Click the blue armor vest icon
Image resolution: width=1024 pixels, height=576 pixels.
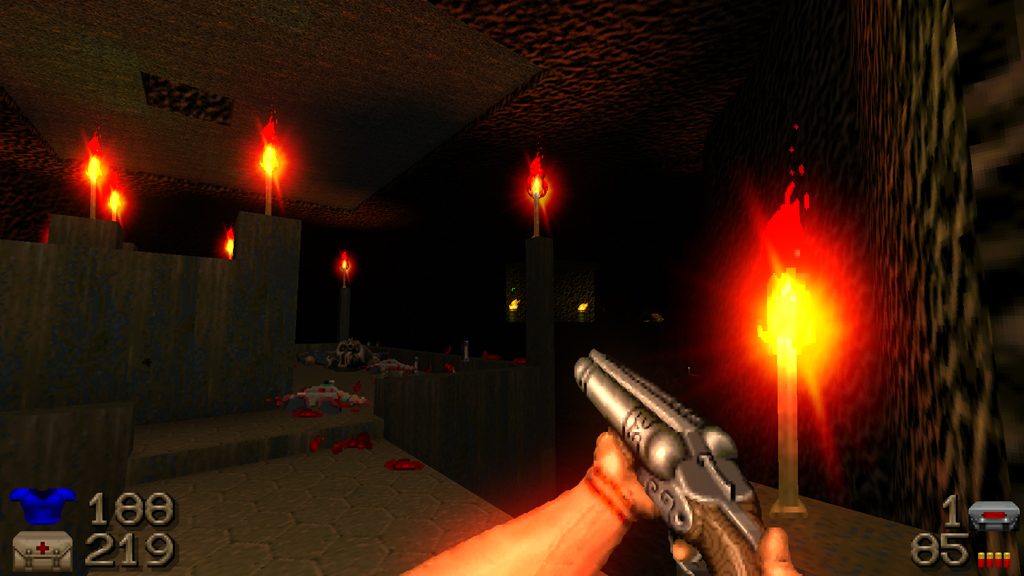pyautogui.click(x=42, y=507)
